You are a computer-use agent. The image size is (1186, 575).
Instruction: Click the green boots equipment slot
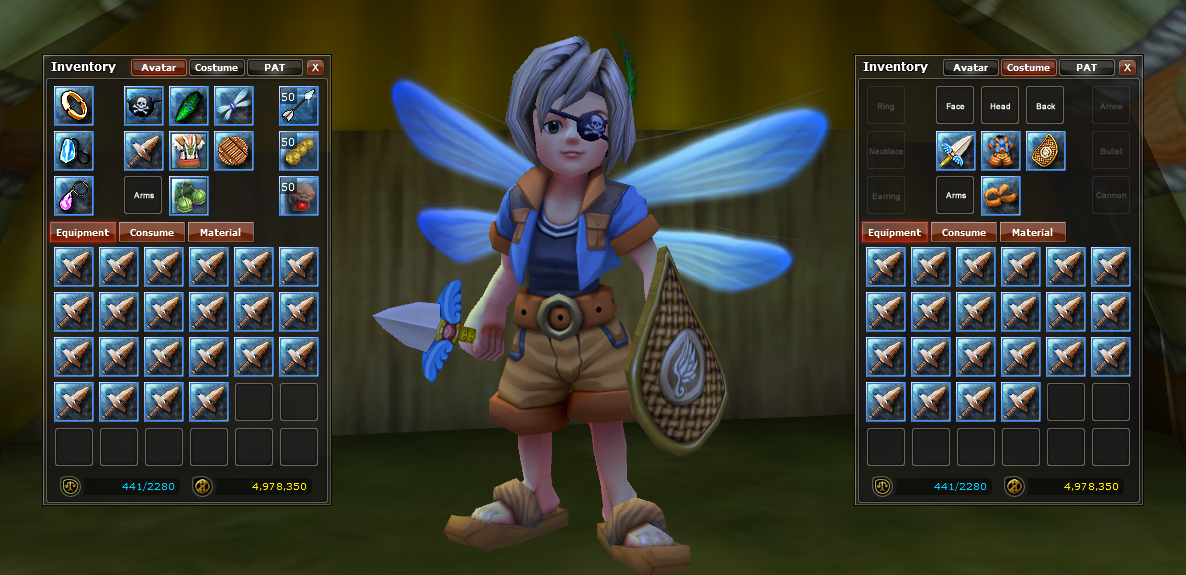[x=189, y=195]
